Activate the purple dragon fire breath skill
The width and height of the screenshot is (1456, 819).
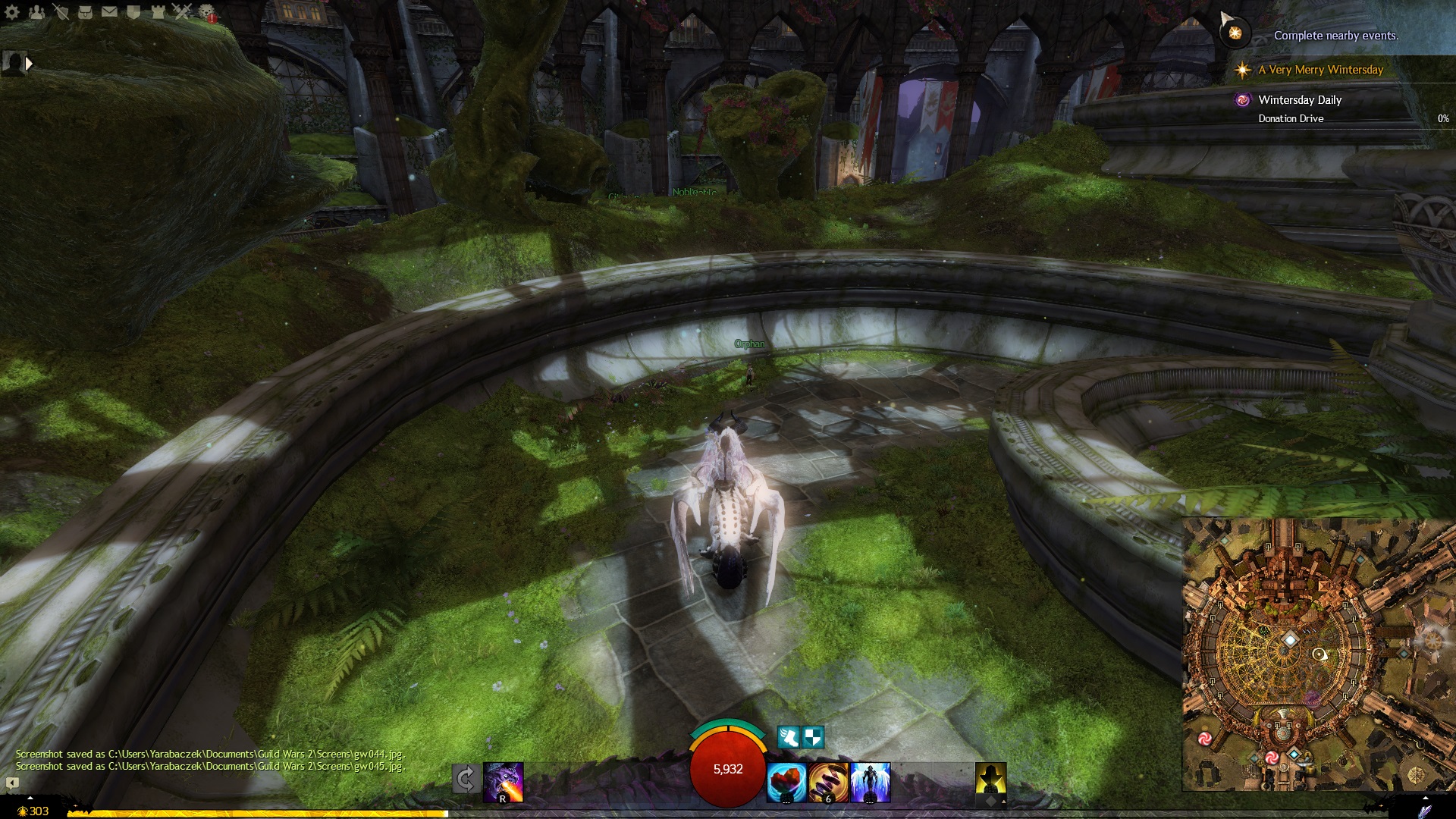(x=504, y=782)
